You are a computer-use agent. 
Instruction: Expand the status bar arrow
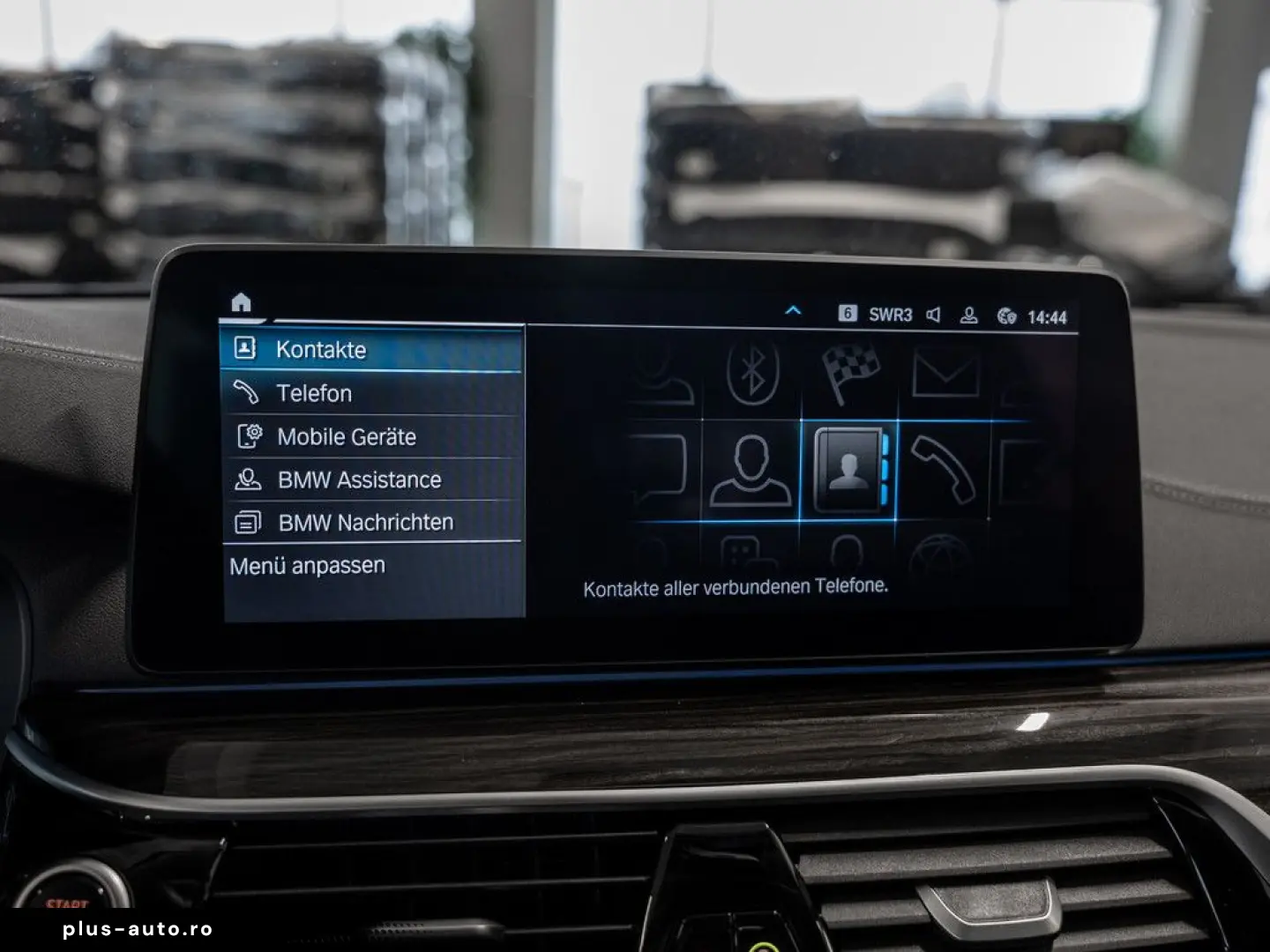tap(793, 311)
